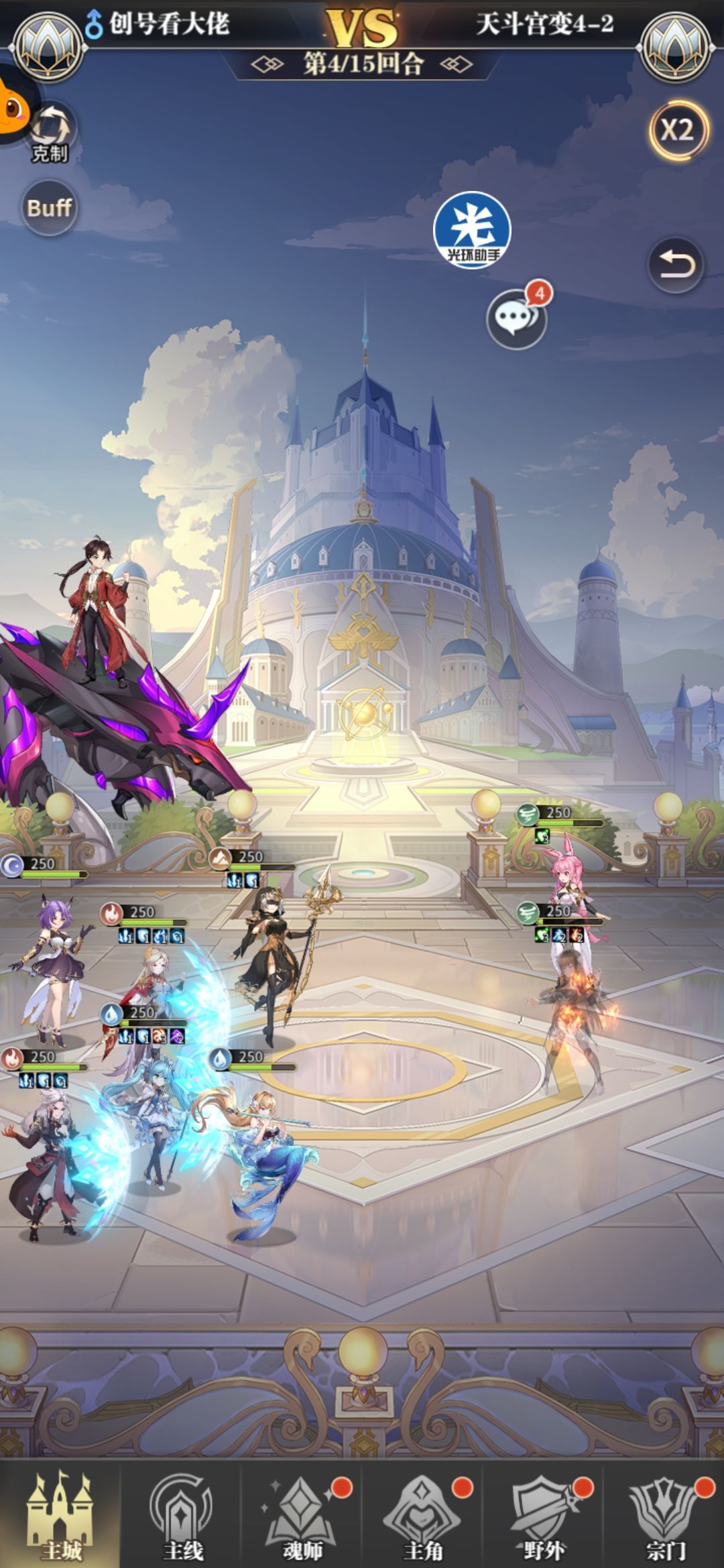724x1568 pixels.
Task: Open the chat bubble with 4 messages
Action: click(x=517, y=318)
